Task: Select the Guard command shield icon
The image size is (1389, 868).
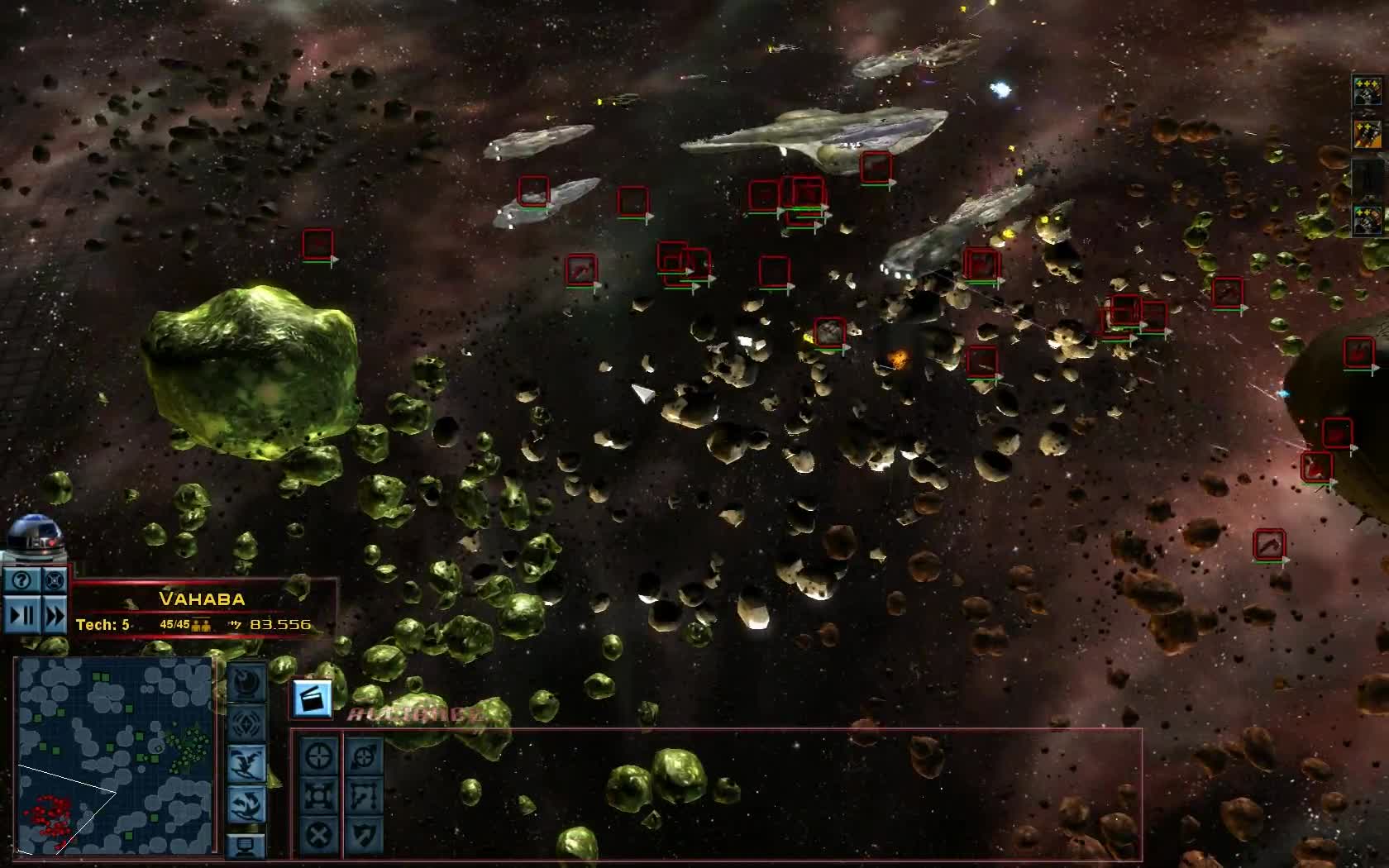Action: coord(366,836)
